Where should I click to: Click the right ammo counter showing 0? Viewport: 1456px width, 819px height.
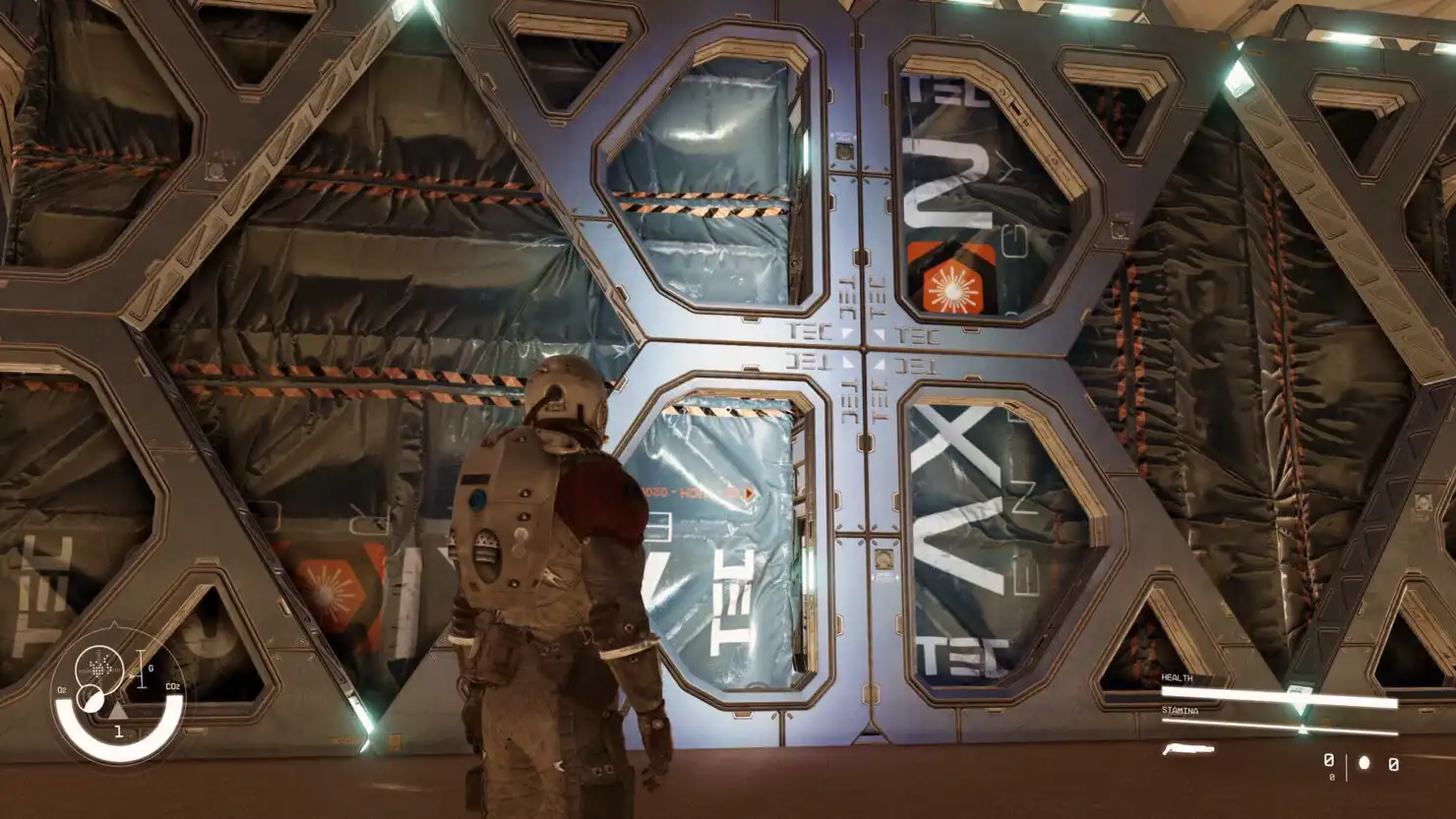(1392, 764)
